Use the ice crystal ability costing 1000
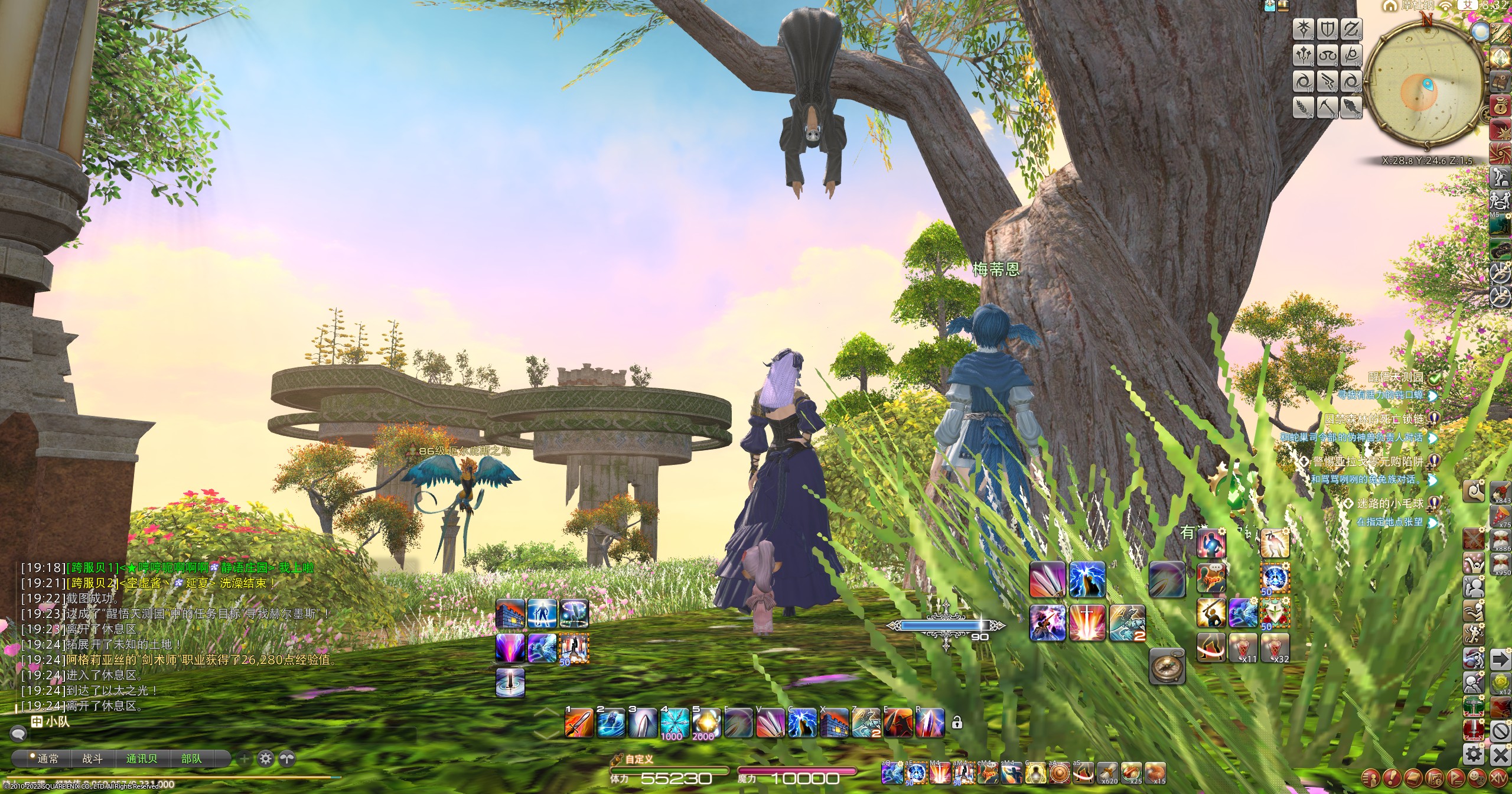The width and height of the screenshot is (1512, 794). click(x=674, y=722)
